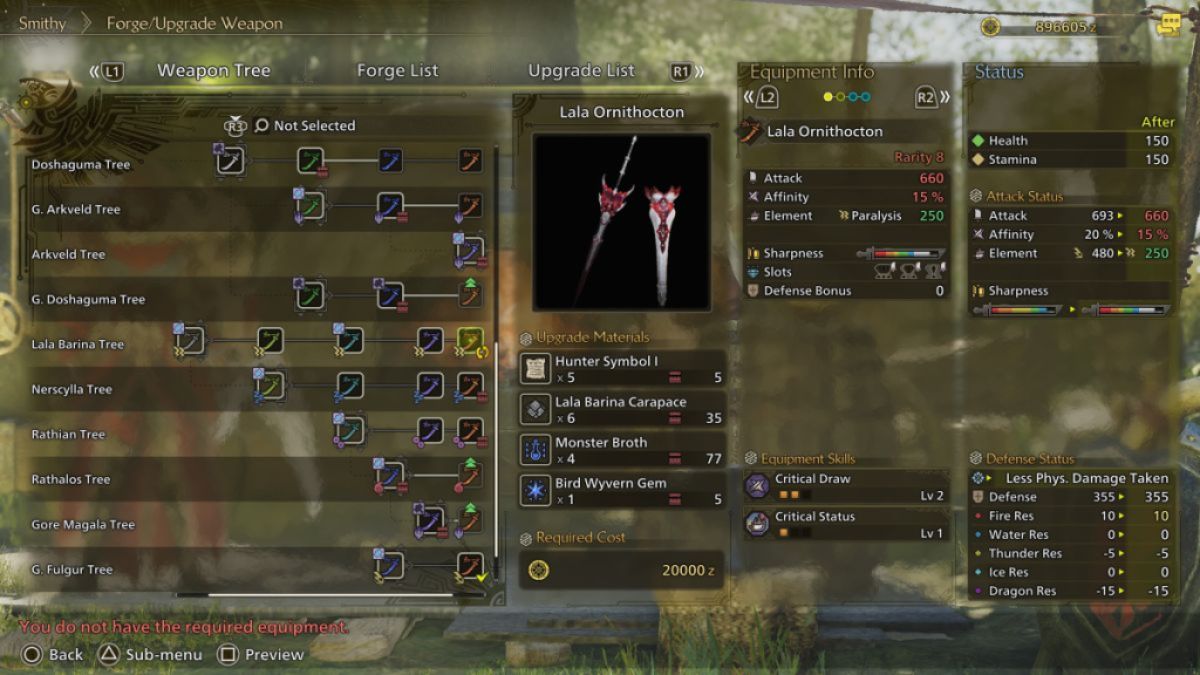Switch to the Upgrade List tab
The height and width of the screenshot is (675, 1200).
point(581,71)
